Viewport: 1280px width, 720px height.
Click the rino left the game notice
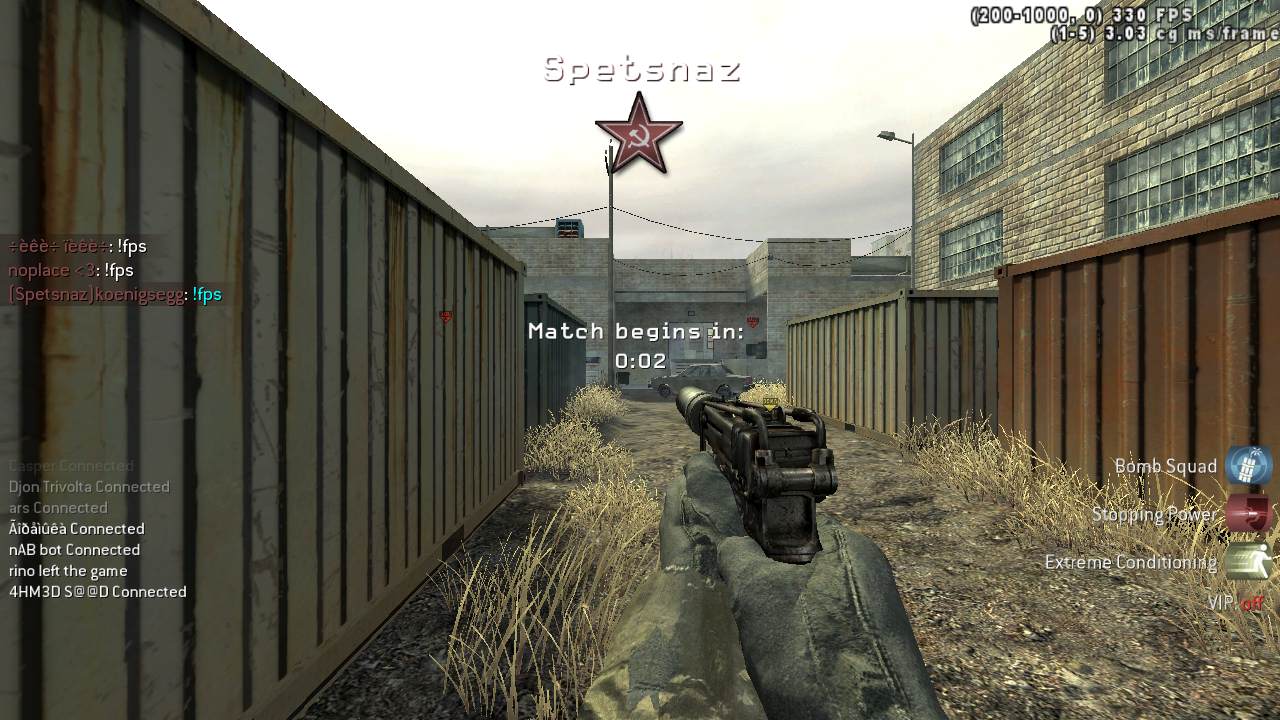[x=68, y=571]
